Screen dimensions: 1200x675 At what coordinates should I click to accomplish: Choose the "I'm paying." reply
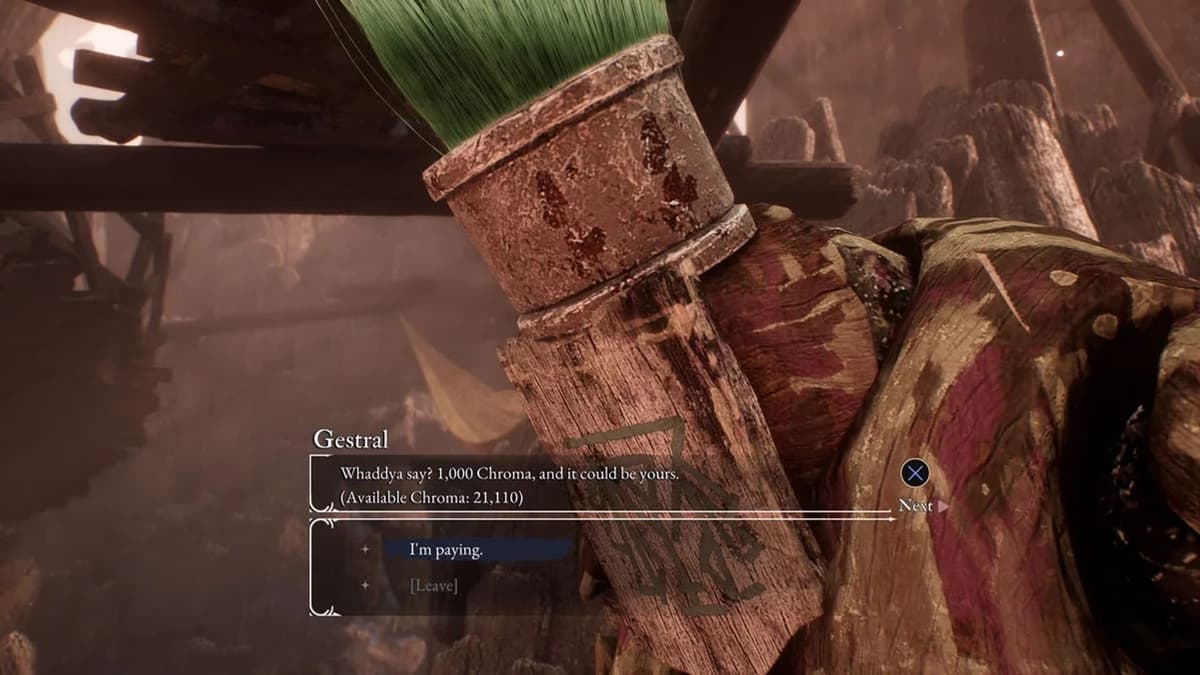(x=446, y=549)
